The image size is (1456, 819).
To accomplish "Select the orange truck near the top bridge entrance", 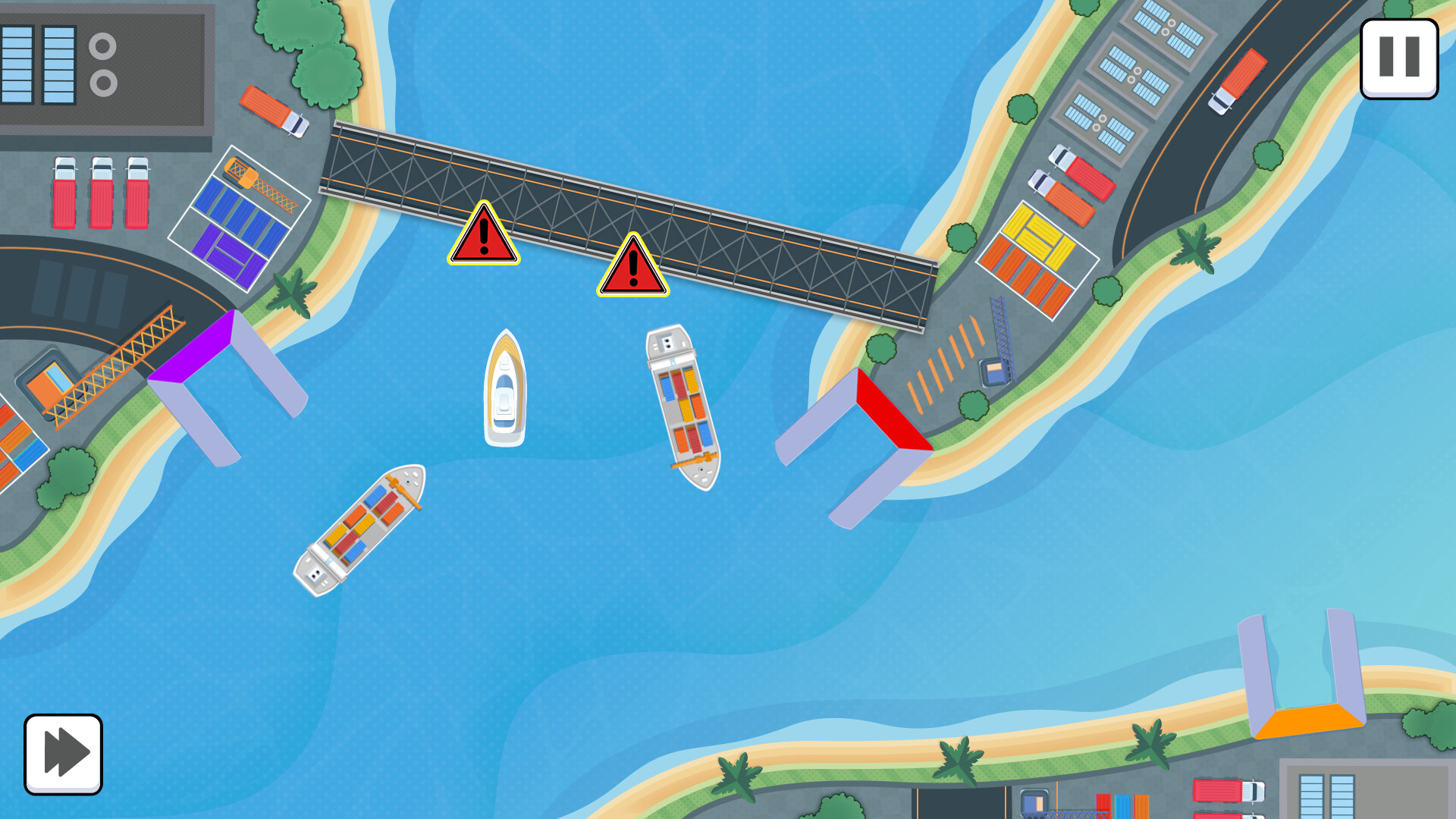I will (x=271, y=111).
